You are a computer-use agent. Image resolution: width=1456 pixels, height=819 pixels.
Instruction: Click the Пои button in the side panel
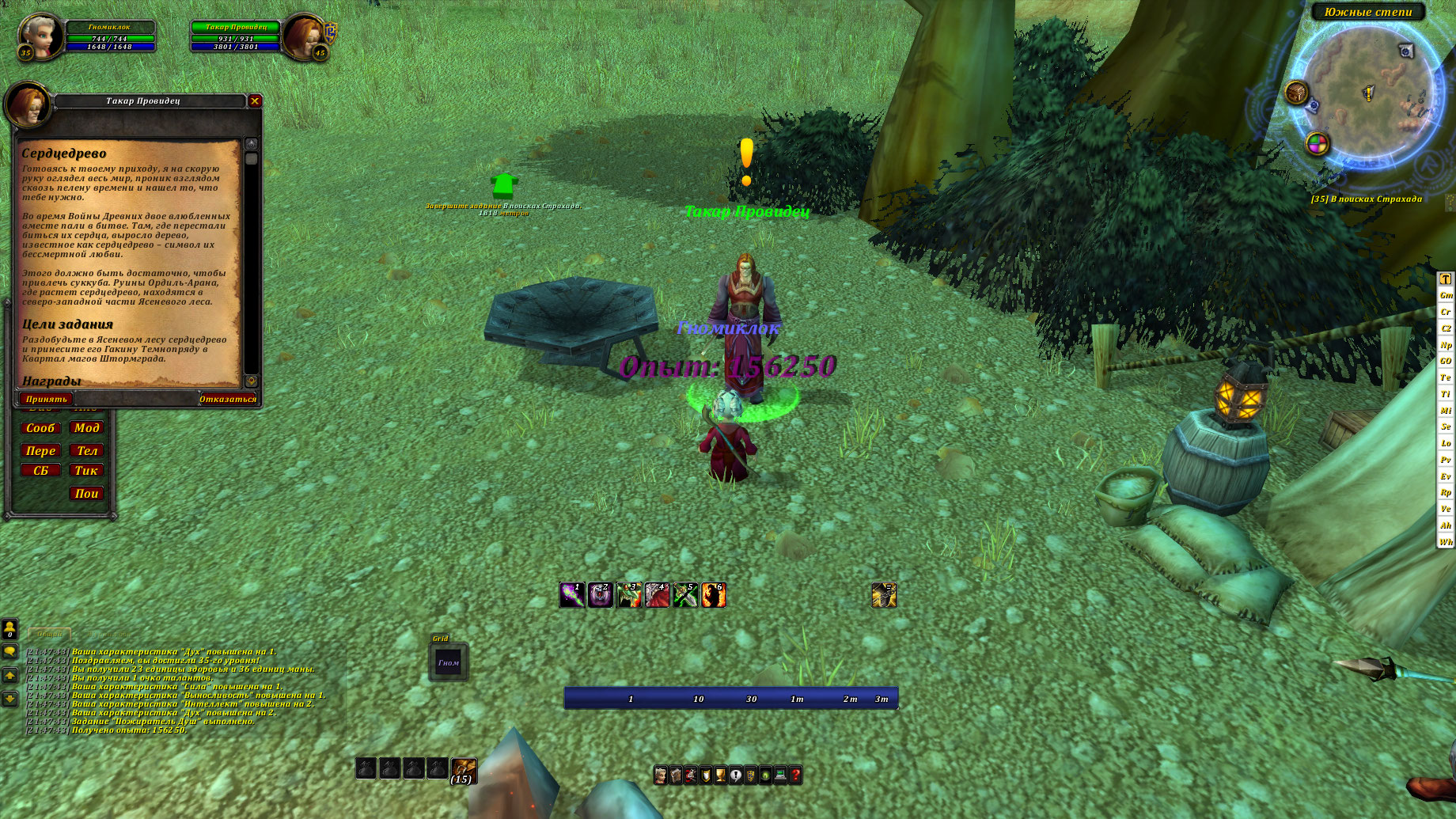coord(86,494)
